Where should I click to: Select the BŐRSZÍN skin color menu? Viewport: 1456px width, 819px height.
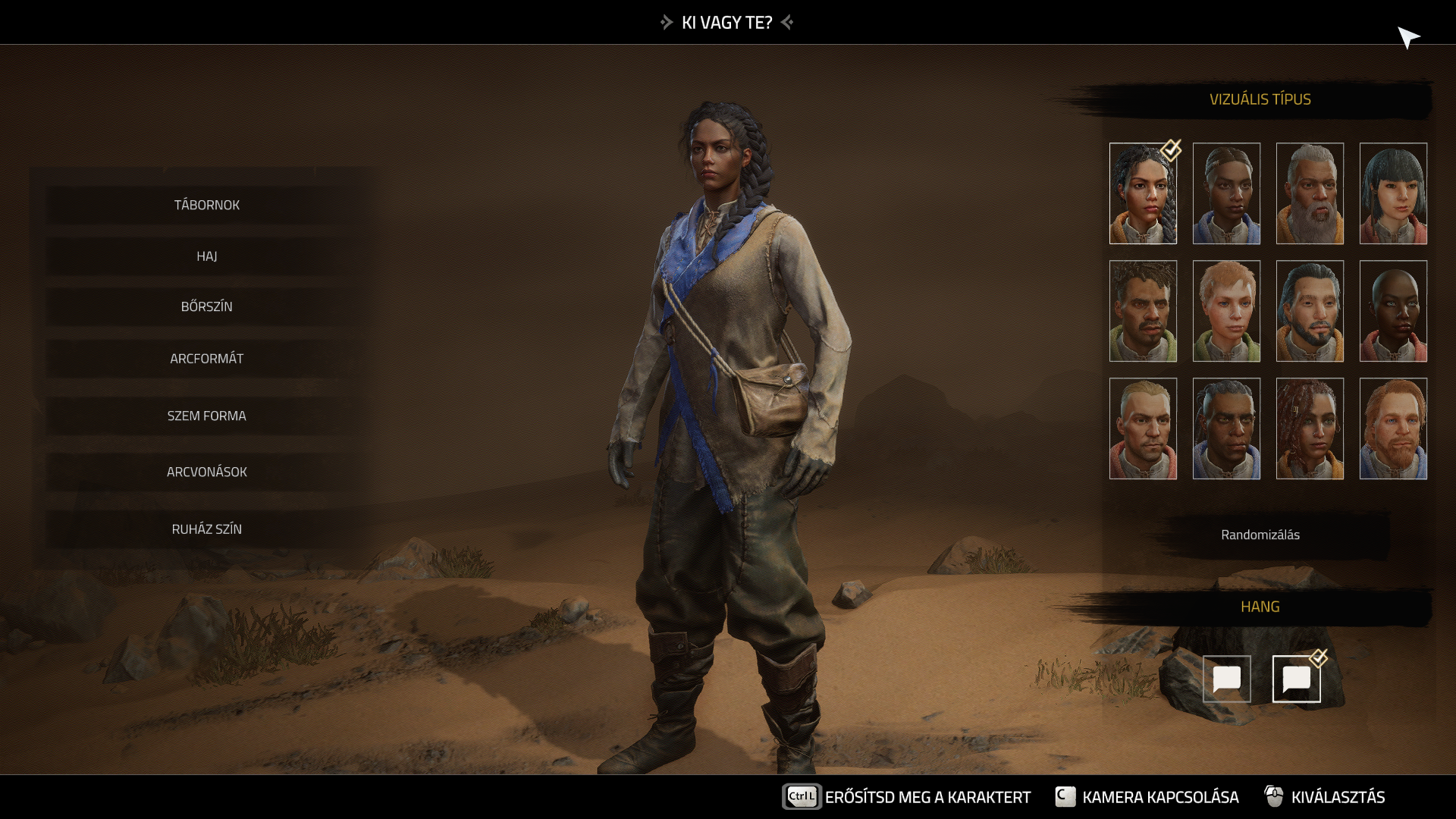click(206, 306)
